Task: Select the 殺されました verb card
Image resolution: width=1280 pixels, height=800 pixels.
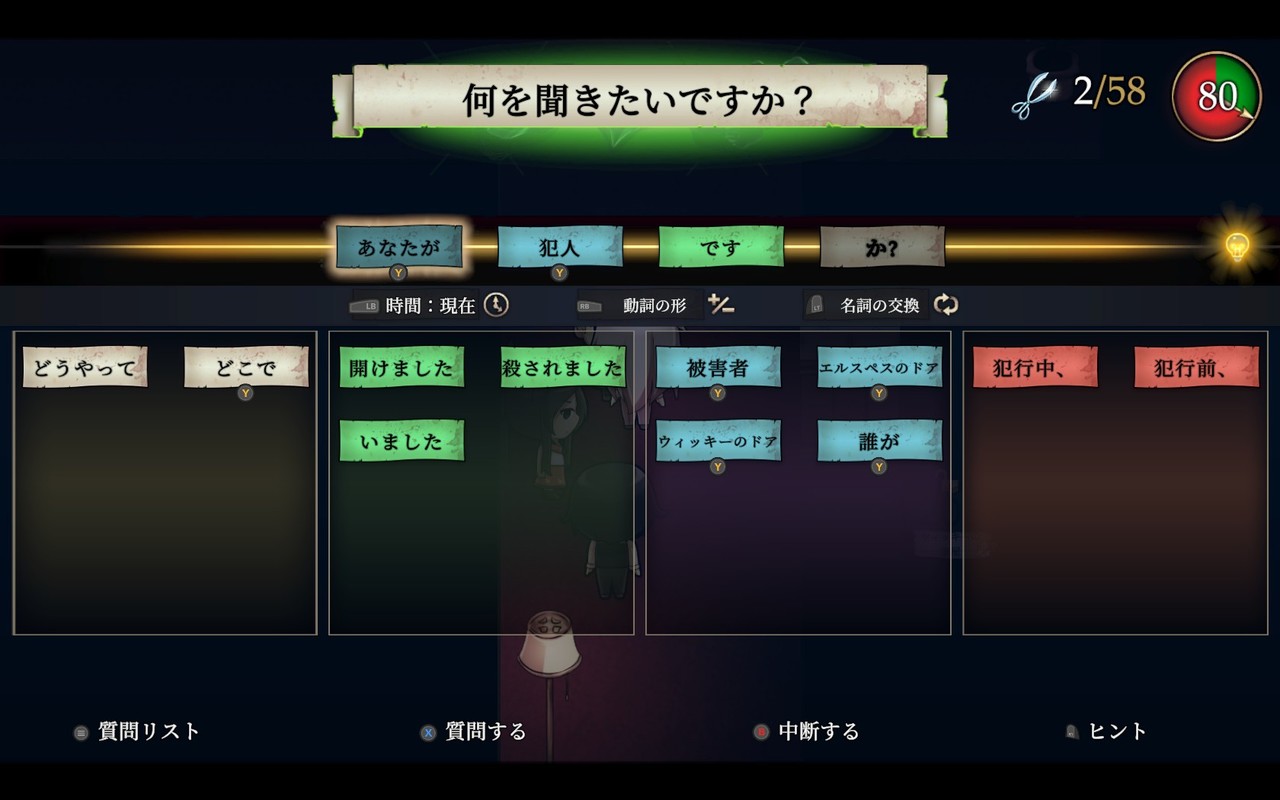Action: [x=563, y=367]
